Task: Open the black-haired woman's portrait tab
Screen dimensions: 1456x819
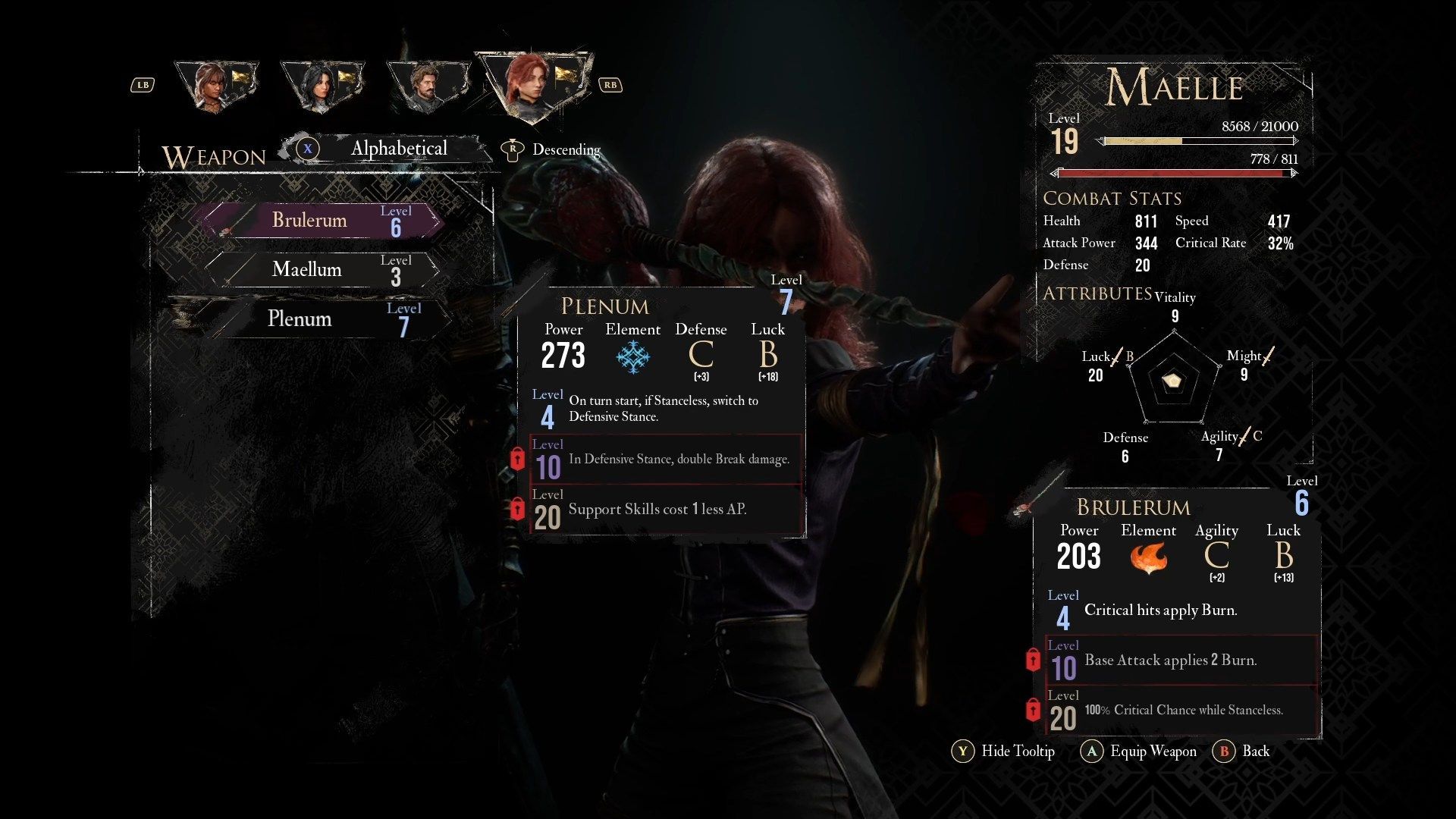Action: click(321, 85)
